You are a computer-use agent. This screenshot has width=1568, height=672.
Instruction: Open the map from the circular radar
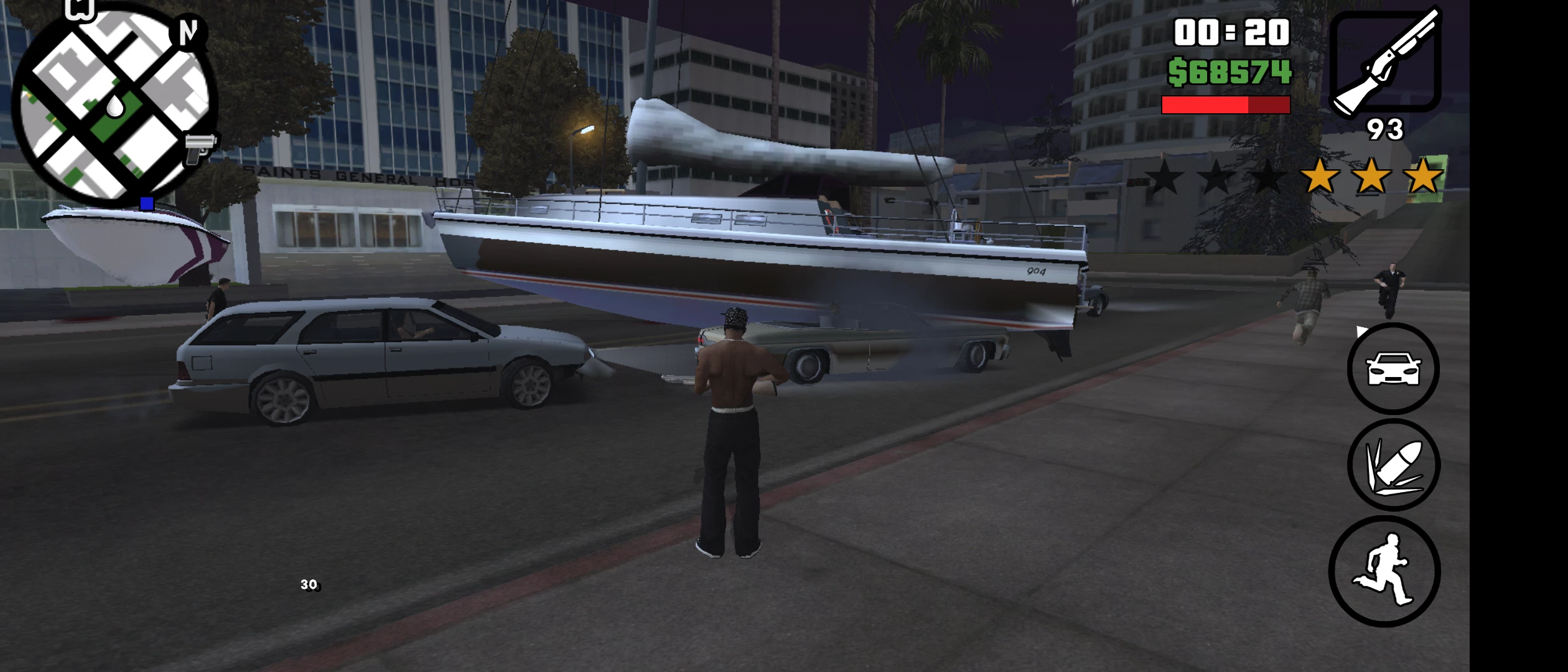[x=115, y=106]
